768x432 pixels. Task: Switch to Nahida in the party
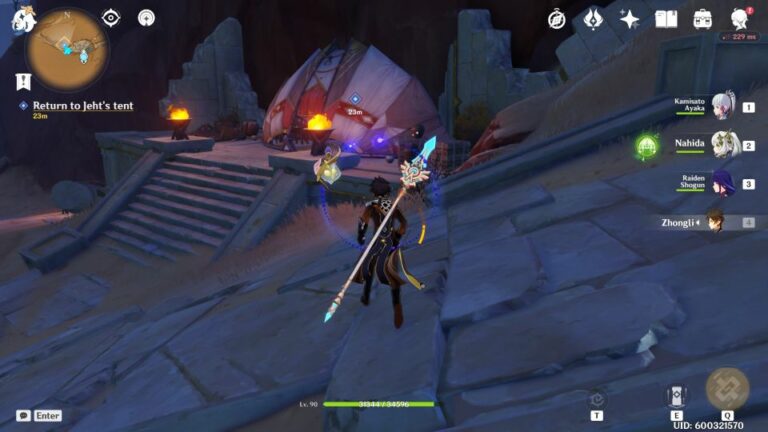(722, 146)
